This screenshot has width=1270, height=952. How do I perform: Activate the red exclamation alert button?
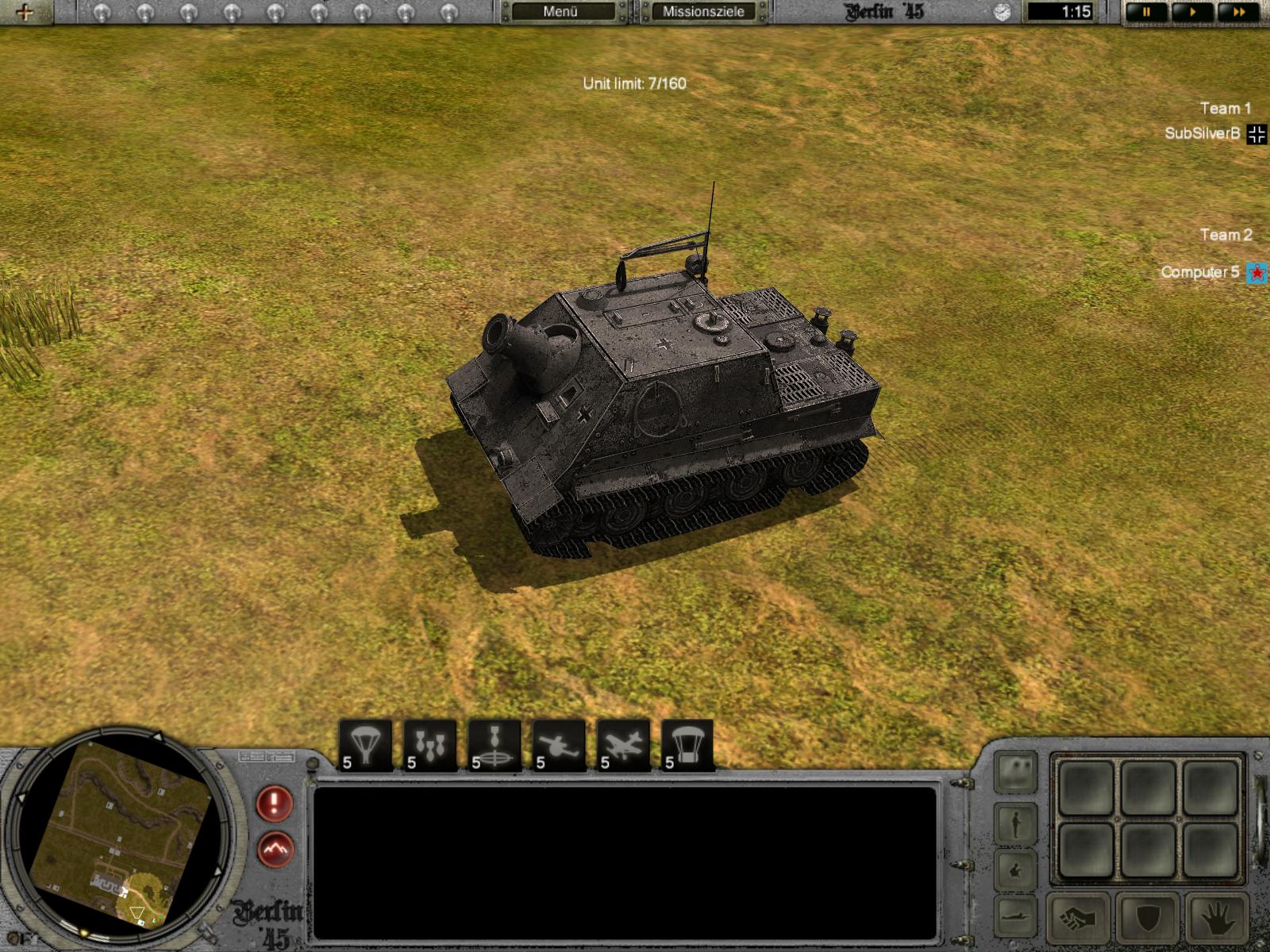tap(275, 804)
